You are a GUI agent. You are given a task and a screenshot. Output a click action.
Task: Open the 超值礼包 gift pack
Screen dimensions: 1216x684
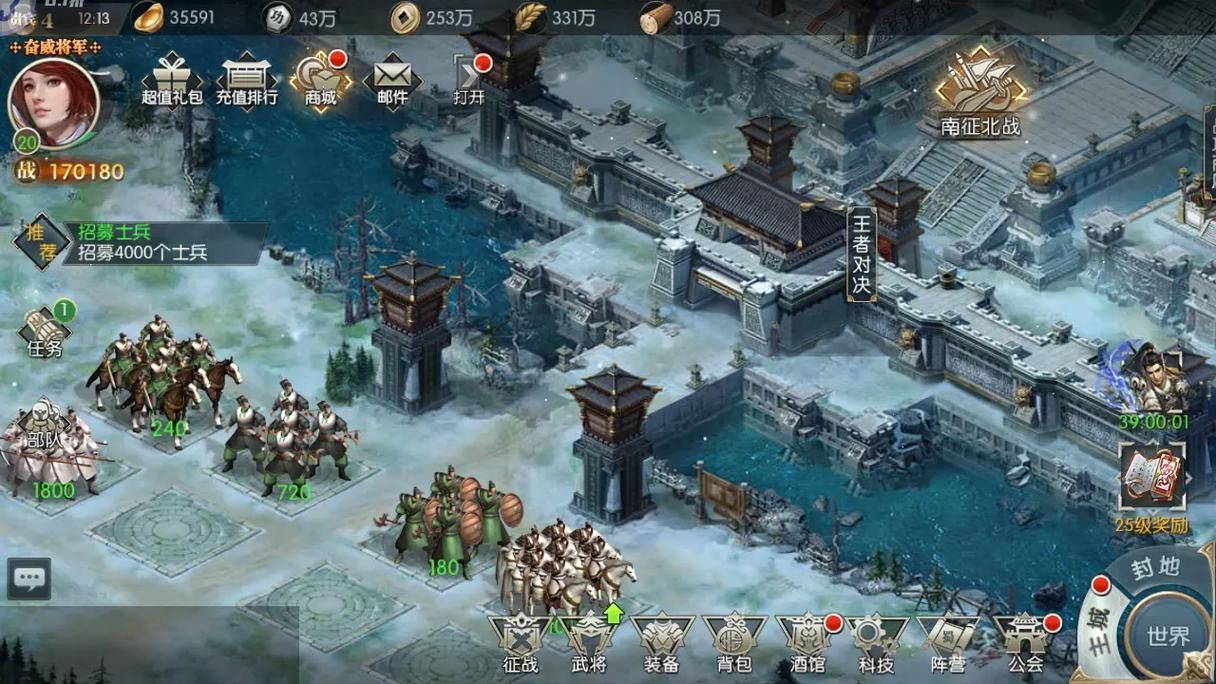tap(172, 80)
